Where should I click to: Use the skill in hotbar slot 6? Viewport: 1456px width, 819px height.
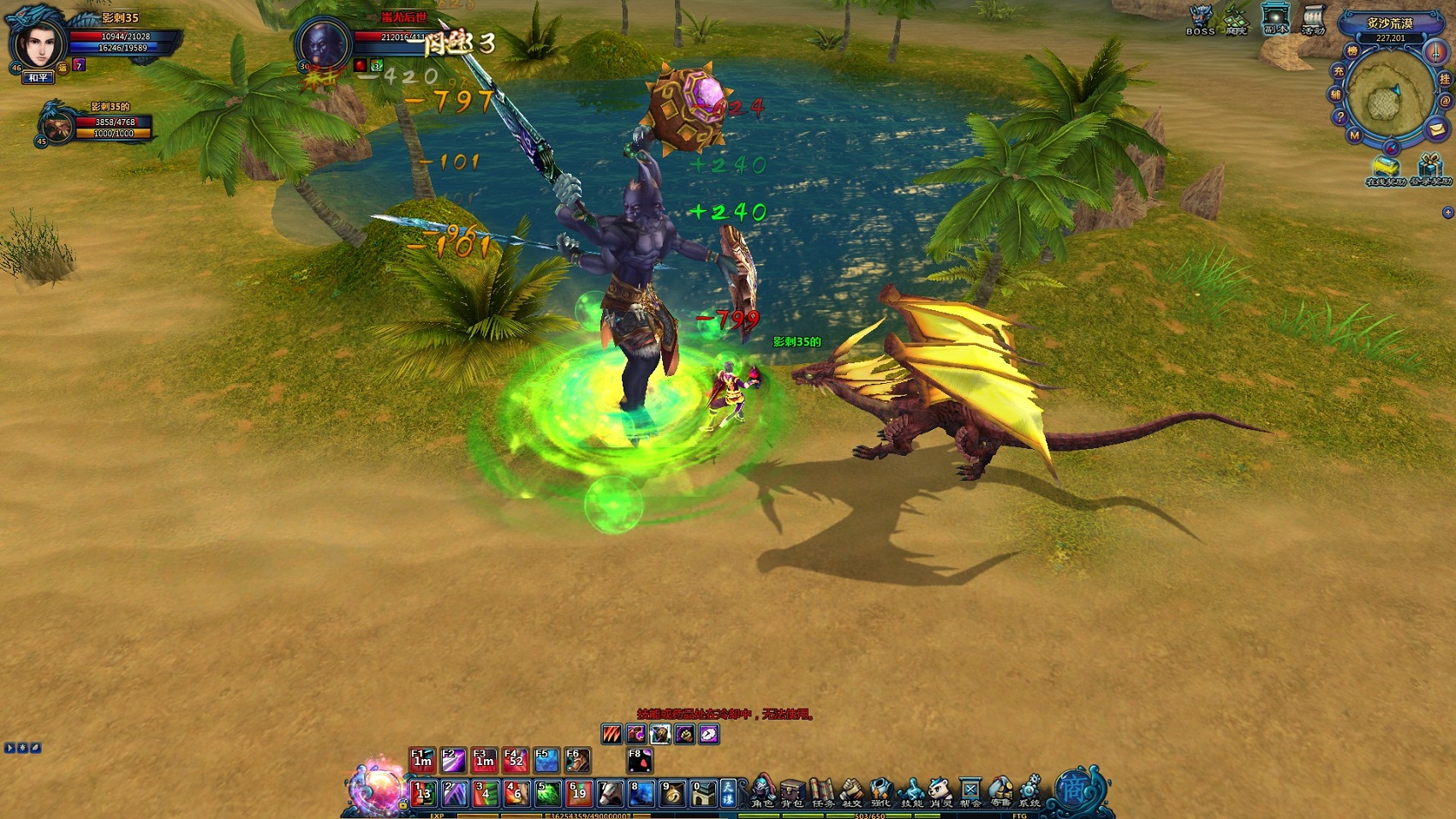(578, 793)
